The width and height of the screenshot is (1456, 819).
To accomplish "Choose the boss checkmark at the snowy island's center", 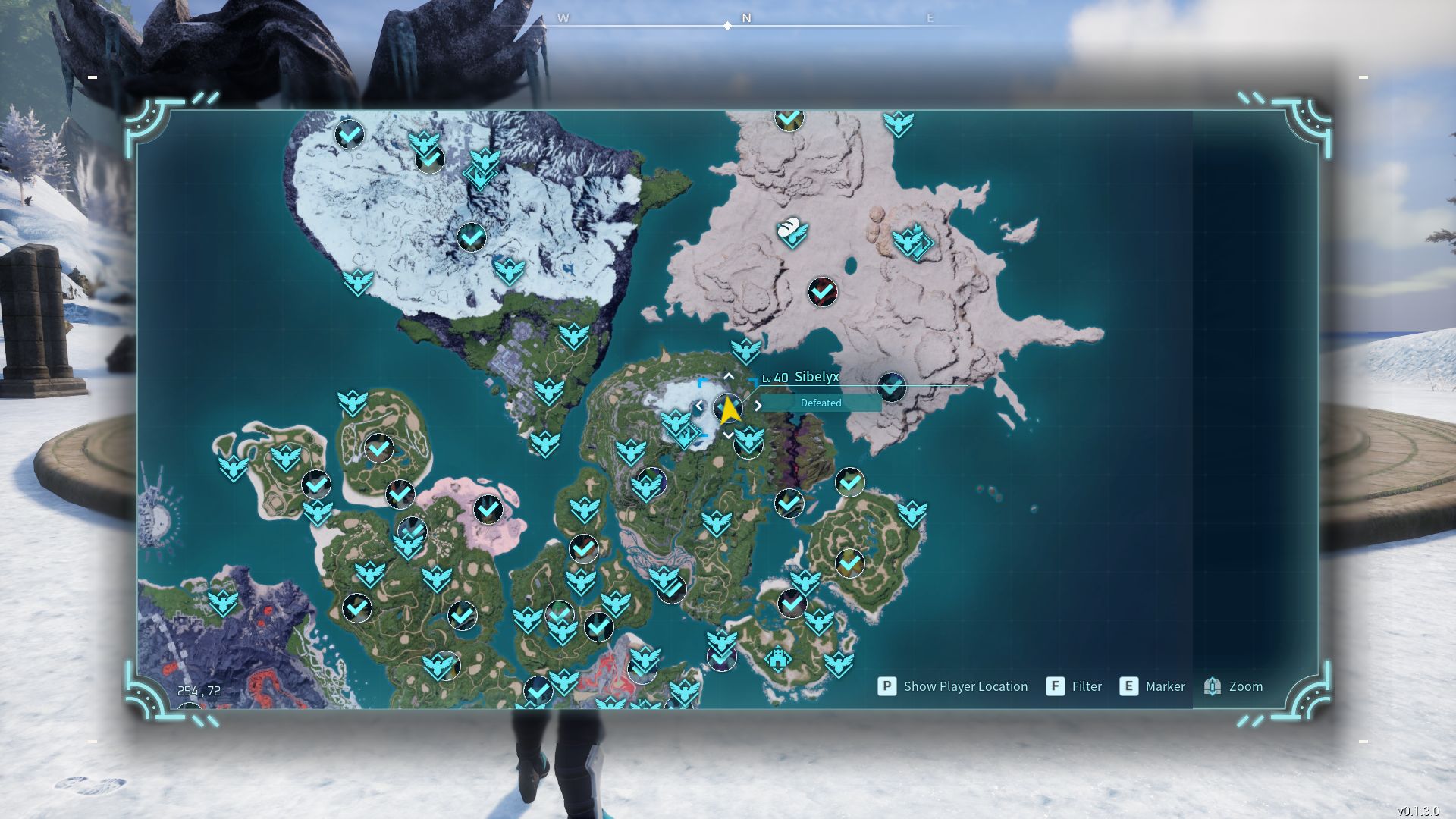I will (471, 237).
